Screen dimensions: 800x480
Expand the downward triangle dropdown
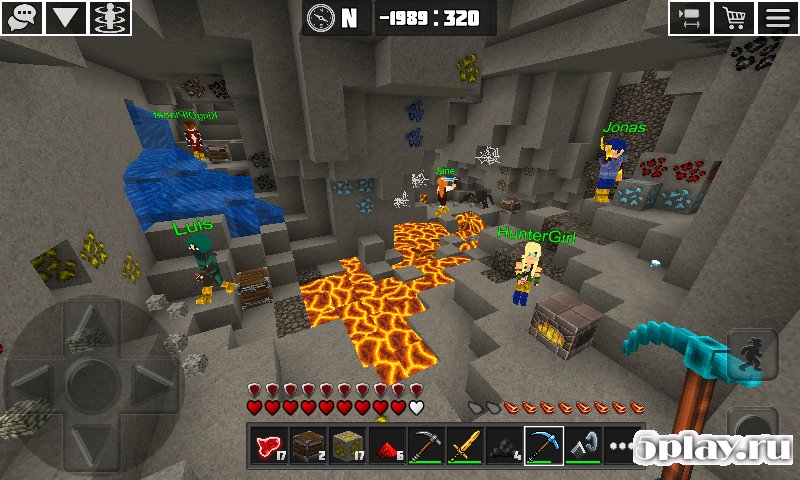pos(65,17)
